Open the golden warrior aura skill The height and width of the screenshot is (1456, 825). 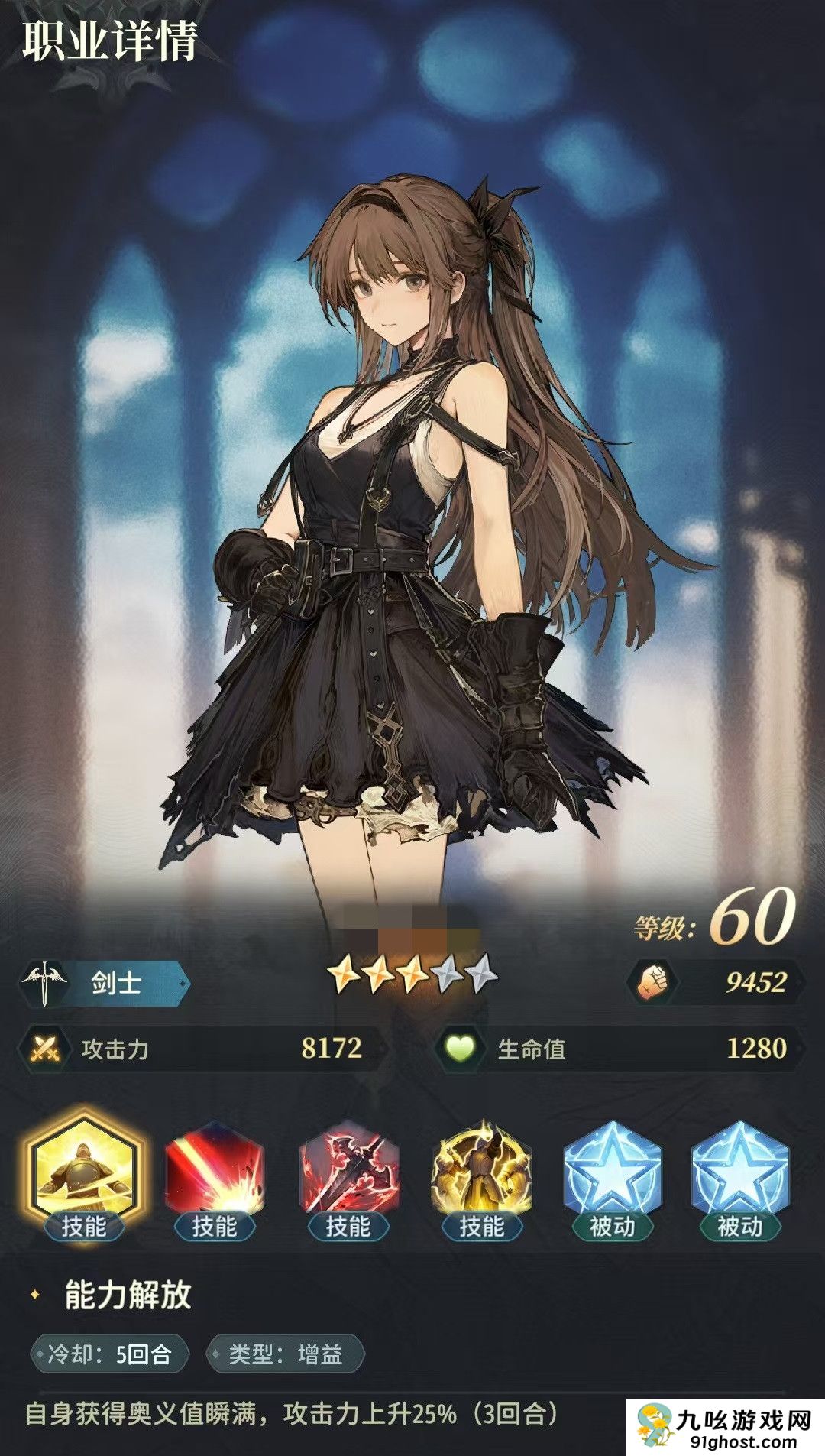point(481,1169)
